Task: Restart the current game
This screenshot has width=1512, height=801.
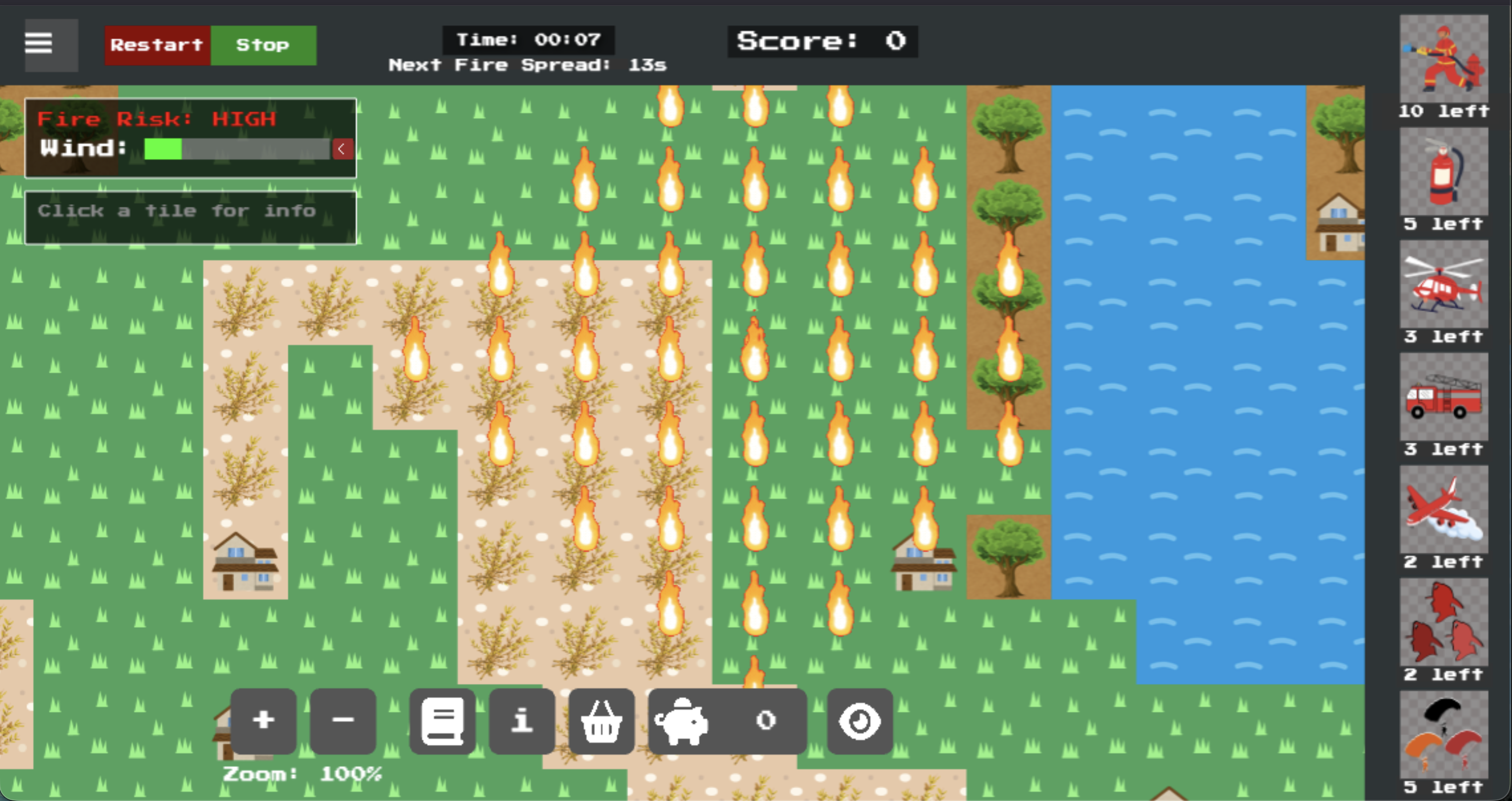Action: pos(157,45)
